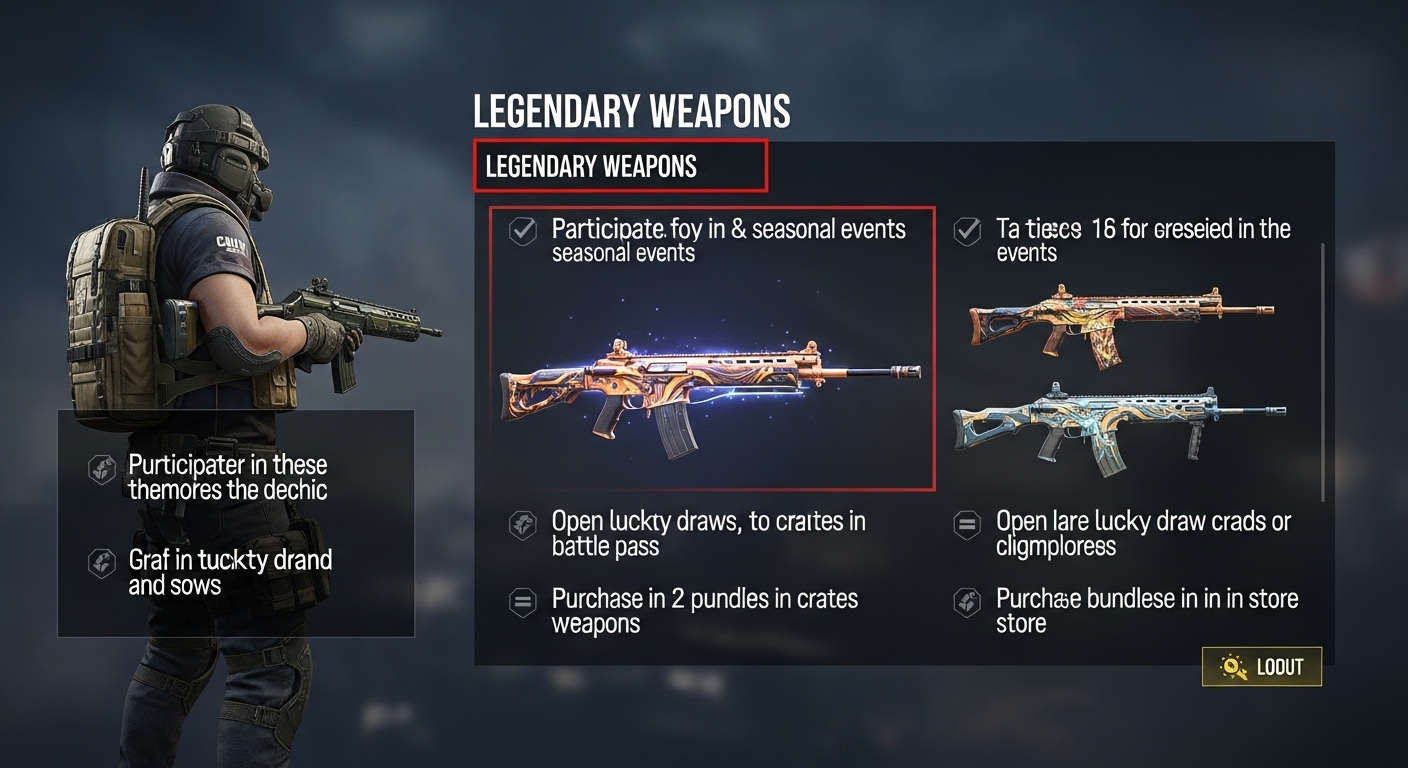Select the icon next to "Purchase in 2 pundles"
The image size is (1408, 768).
pyautogui.click(x=523, y=601)
